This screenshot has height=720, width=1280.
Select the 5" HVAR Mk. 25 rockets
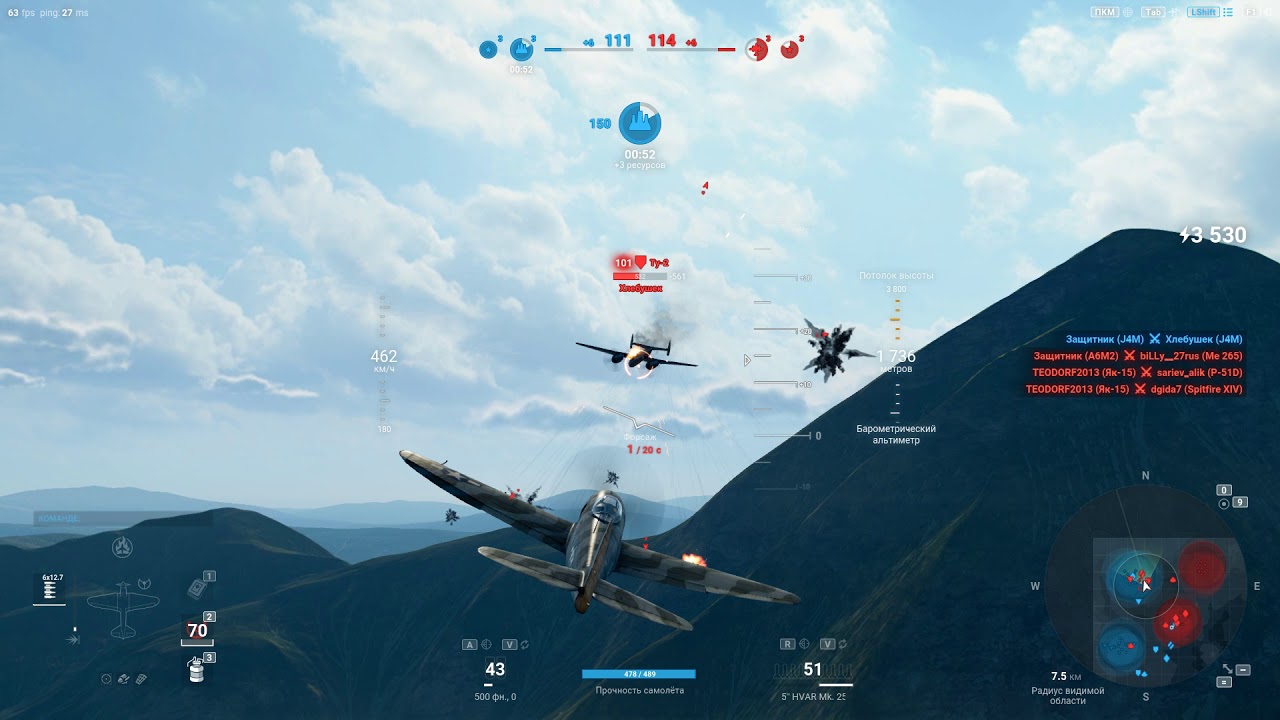(813, 670)
